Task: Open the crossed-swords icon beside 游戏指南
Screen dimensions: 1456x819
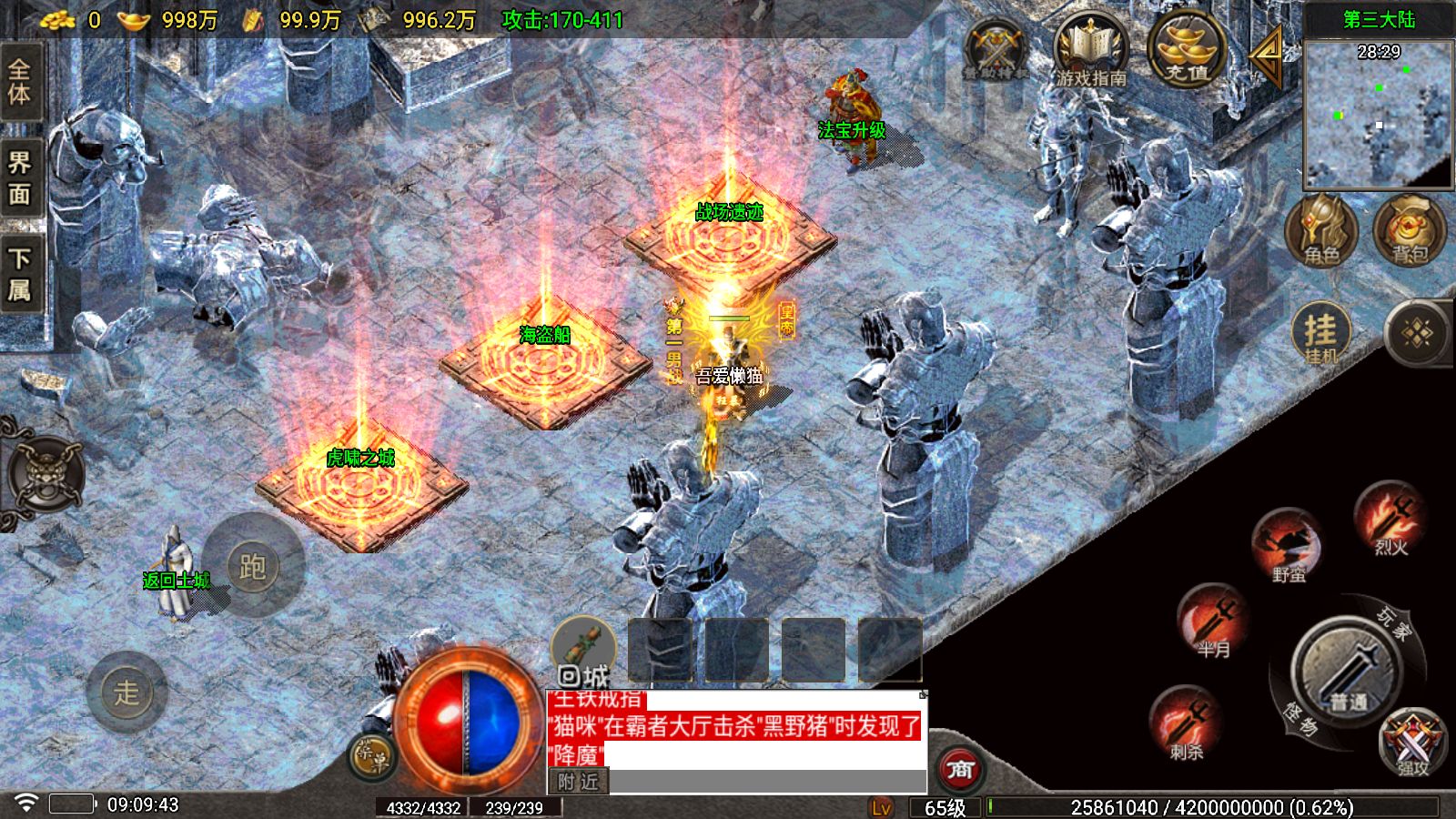Action: coord(996,51)
